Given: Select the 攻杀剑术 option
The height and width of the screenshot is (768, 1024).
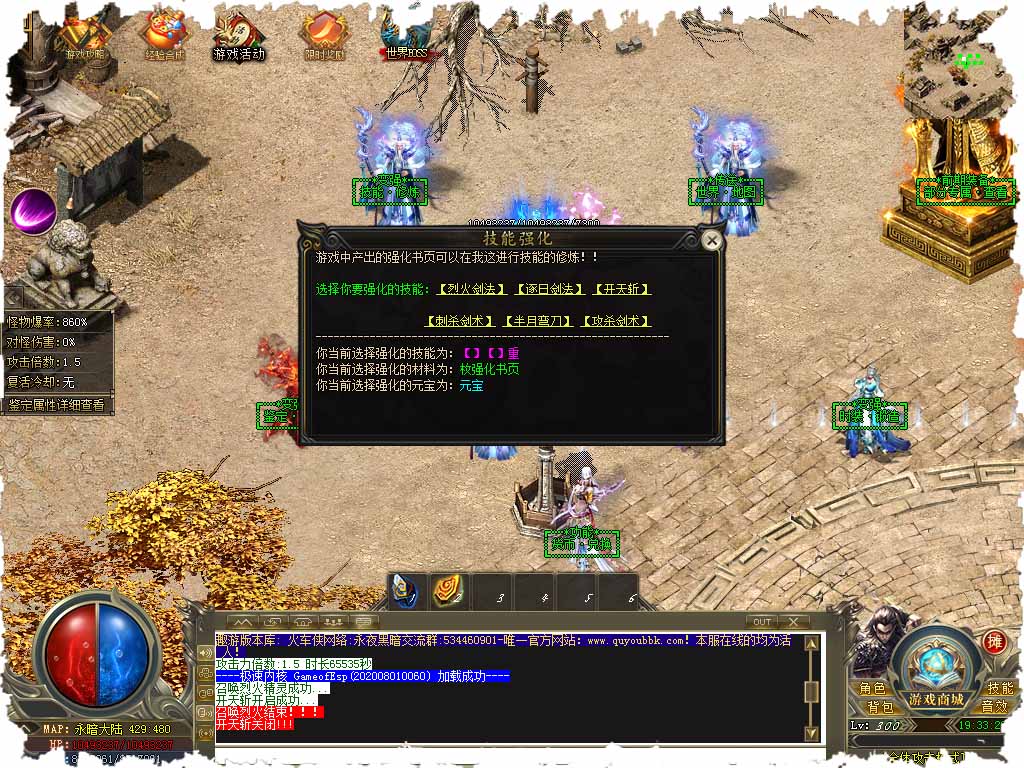Looking at the screenshot, I should (x=615, y=321).
